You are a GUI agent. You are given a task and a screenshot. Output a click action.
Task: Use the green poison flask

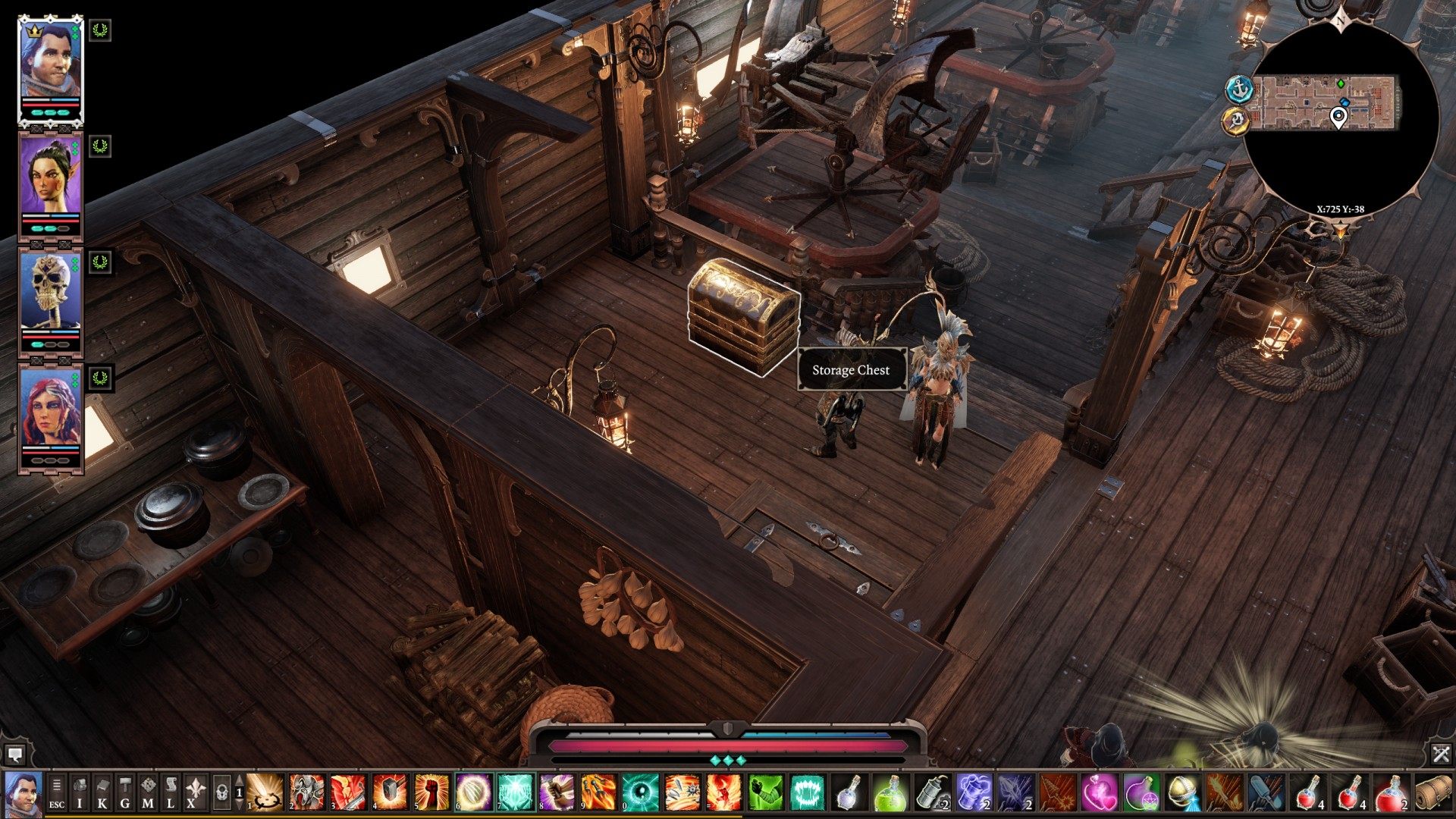tap(890, 792)
